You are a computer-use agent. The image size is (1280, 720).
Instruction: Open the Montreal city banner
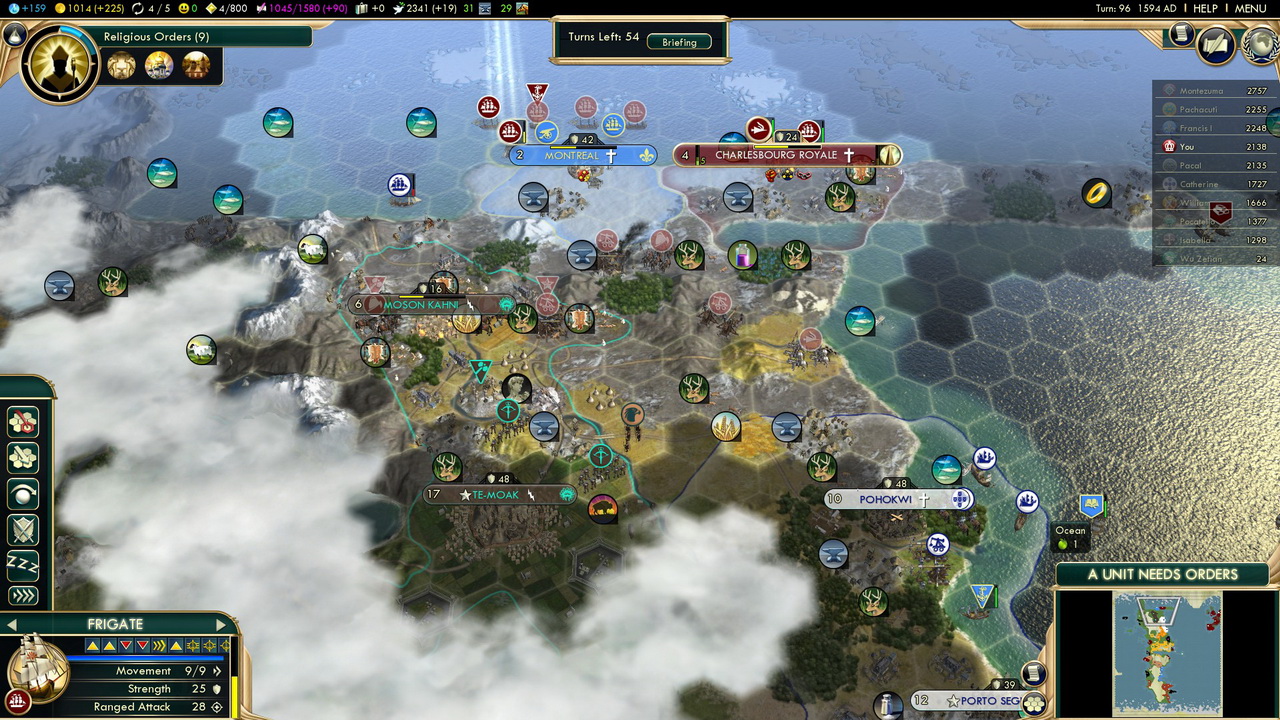pyautogui.click(x=572, y=156)
